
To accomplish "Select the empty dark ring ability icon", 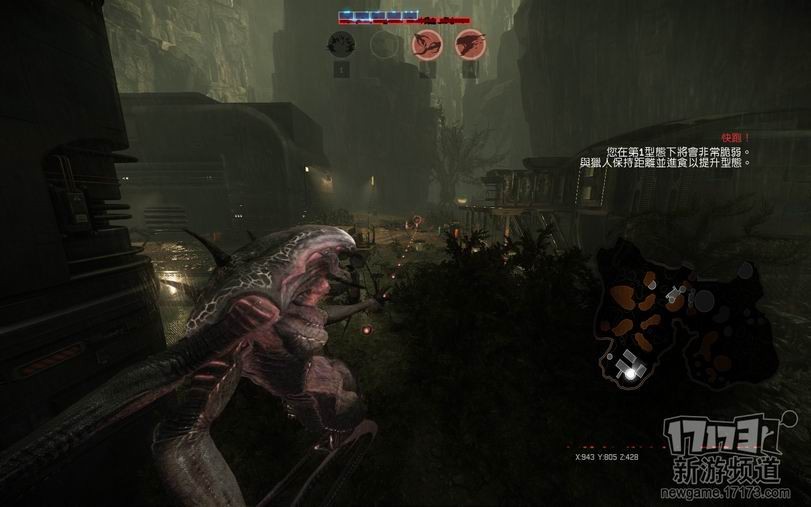I will [x=384, y=44].
